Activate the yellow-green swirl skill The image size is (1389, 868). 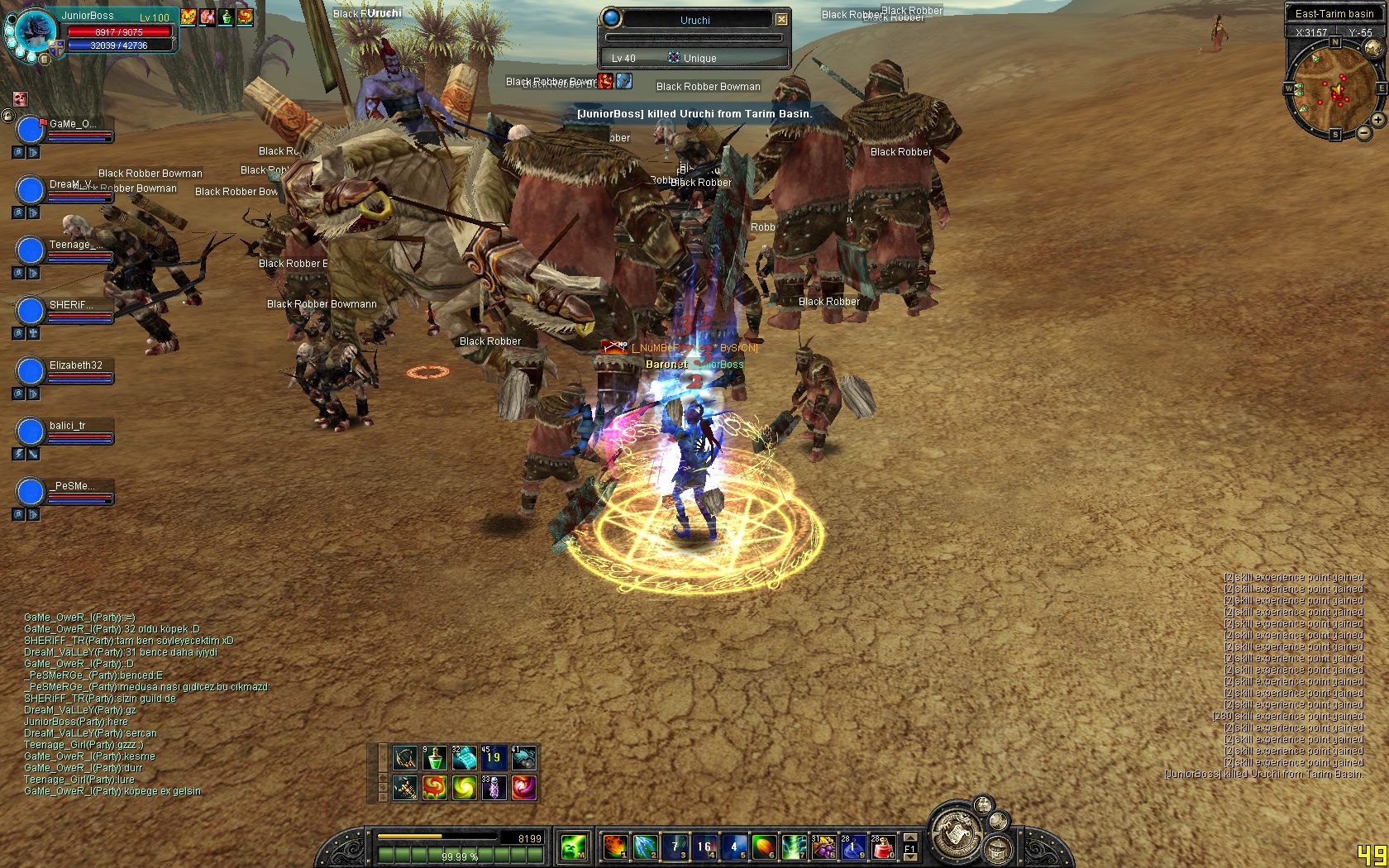click(465, 787)
